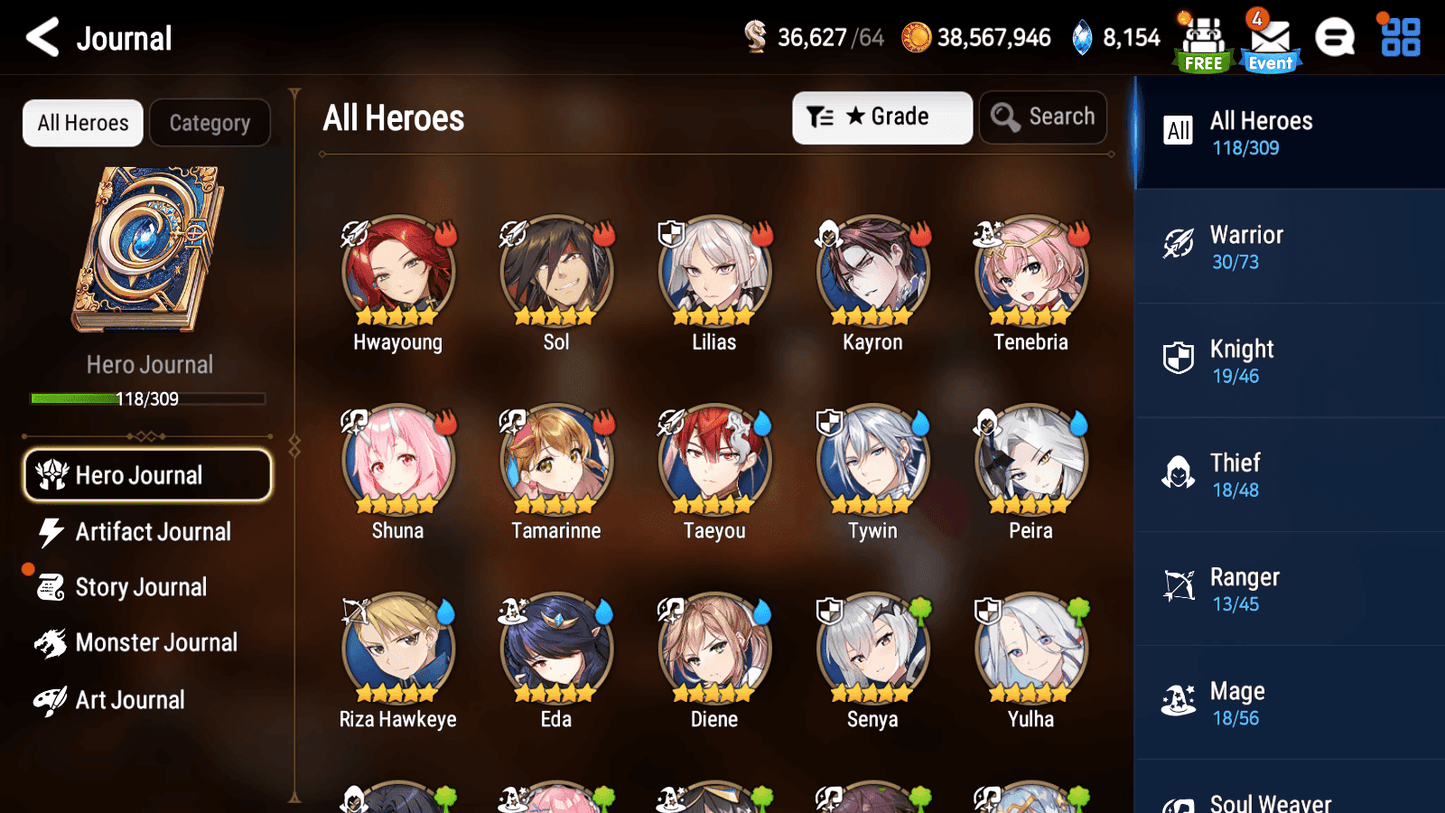
Task: Switch to the All Heroes tab
Action: [x=82, y=122]
